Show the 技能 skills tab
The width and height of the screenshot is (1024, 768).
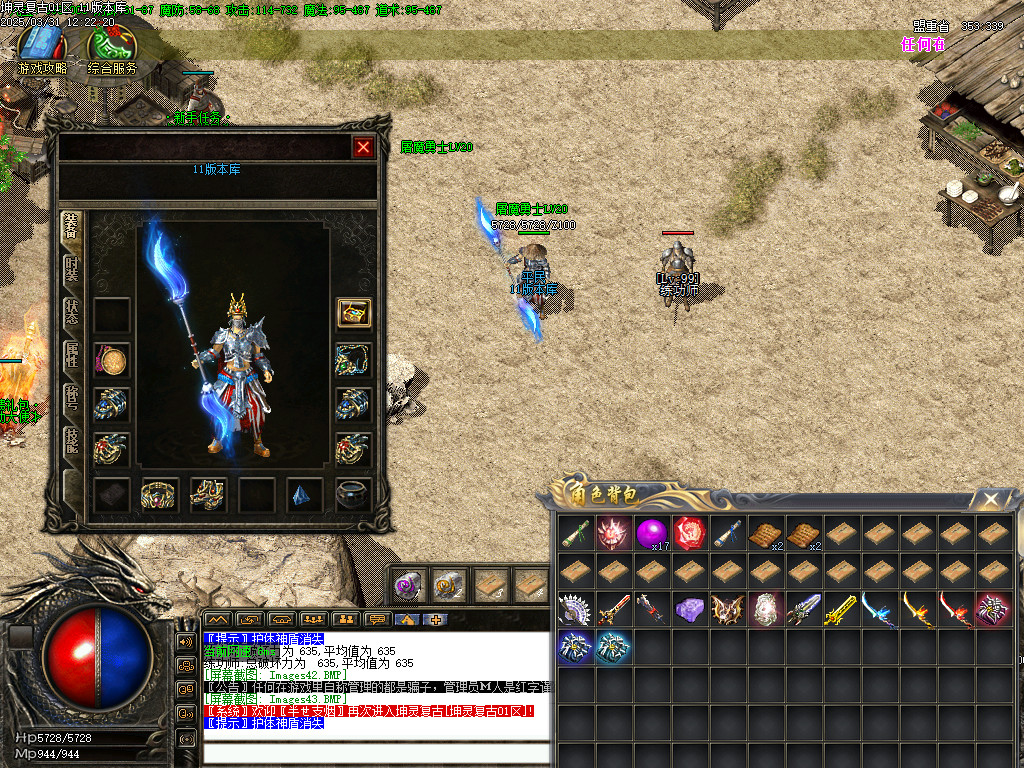[72, 438]
